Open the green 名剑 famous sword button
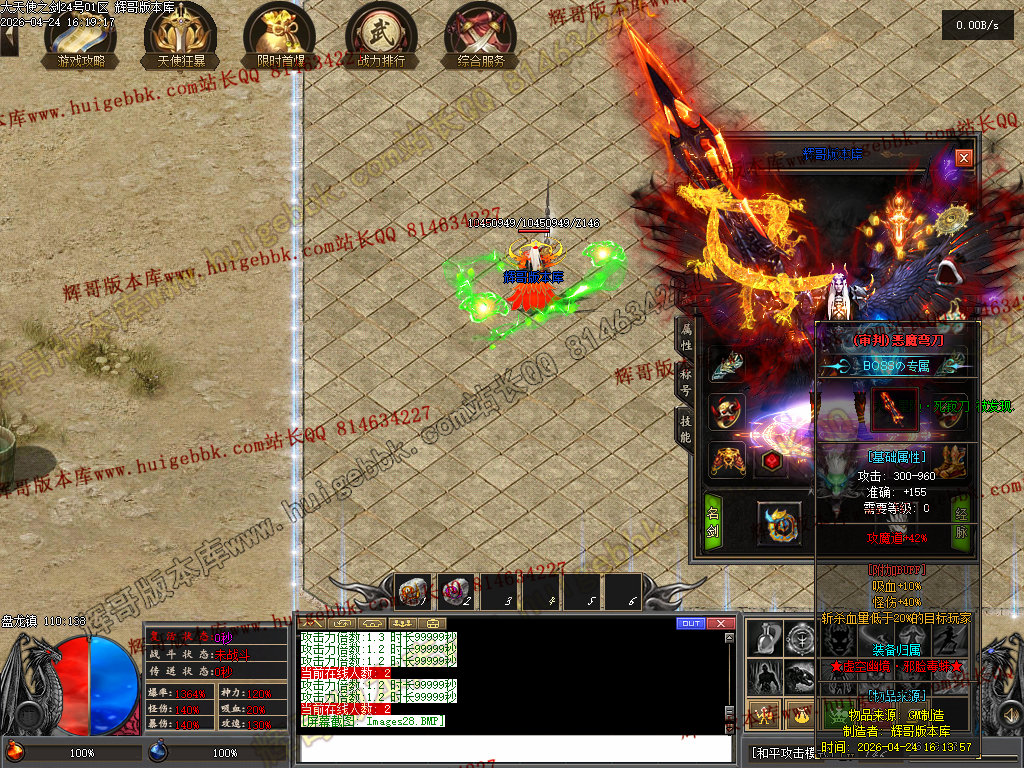Screen dimensions: 1024x768 pos(713,519)
